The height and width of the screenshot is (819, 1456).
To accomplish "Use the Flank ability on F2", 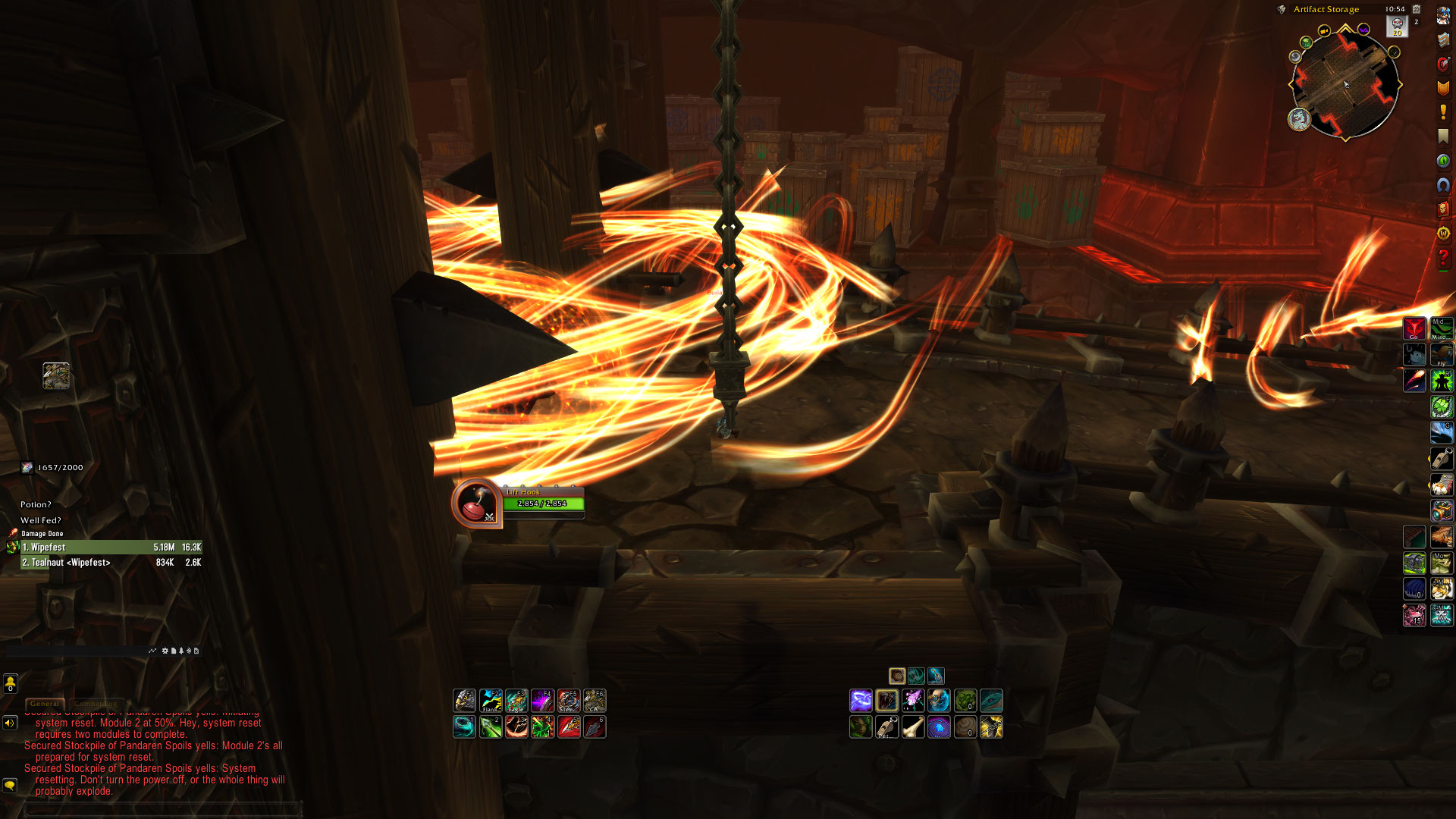I will [491, 700].
